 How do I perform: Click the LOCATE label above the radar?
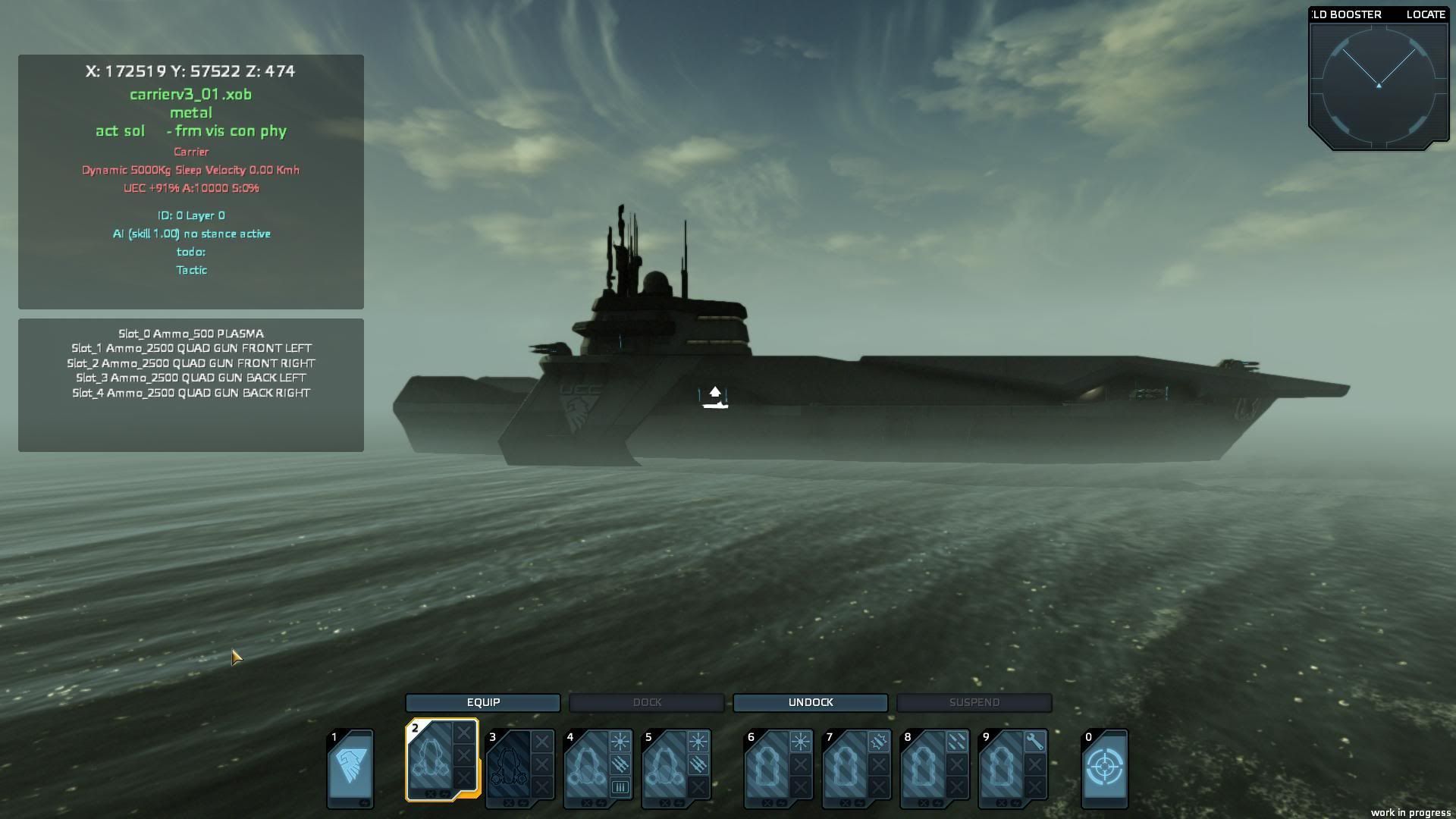coord(1425,14)
